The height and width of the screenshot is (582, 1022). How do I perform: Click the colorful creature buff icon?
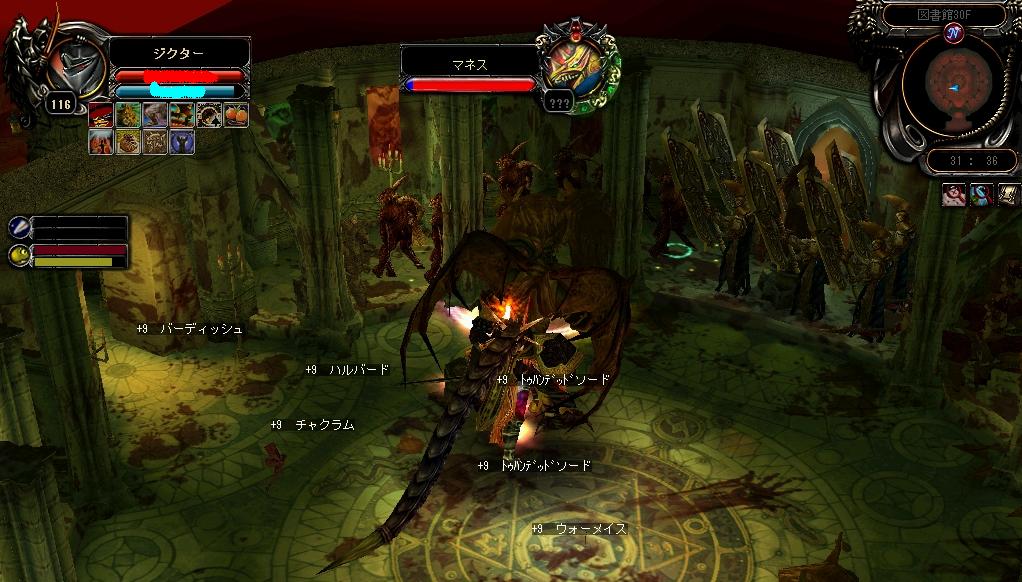[x=182, y=115]
